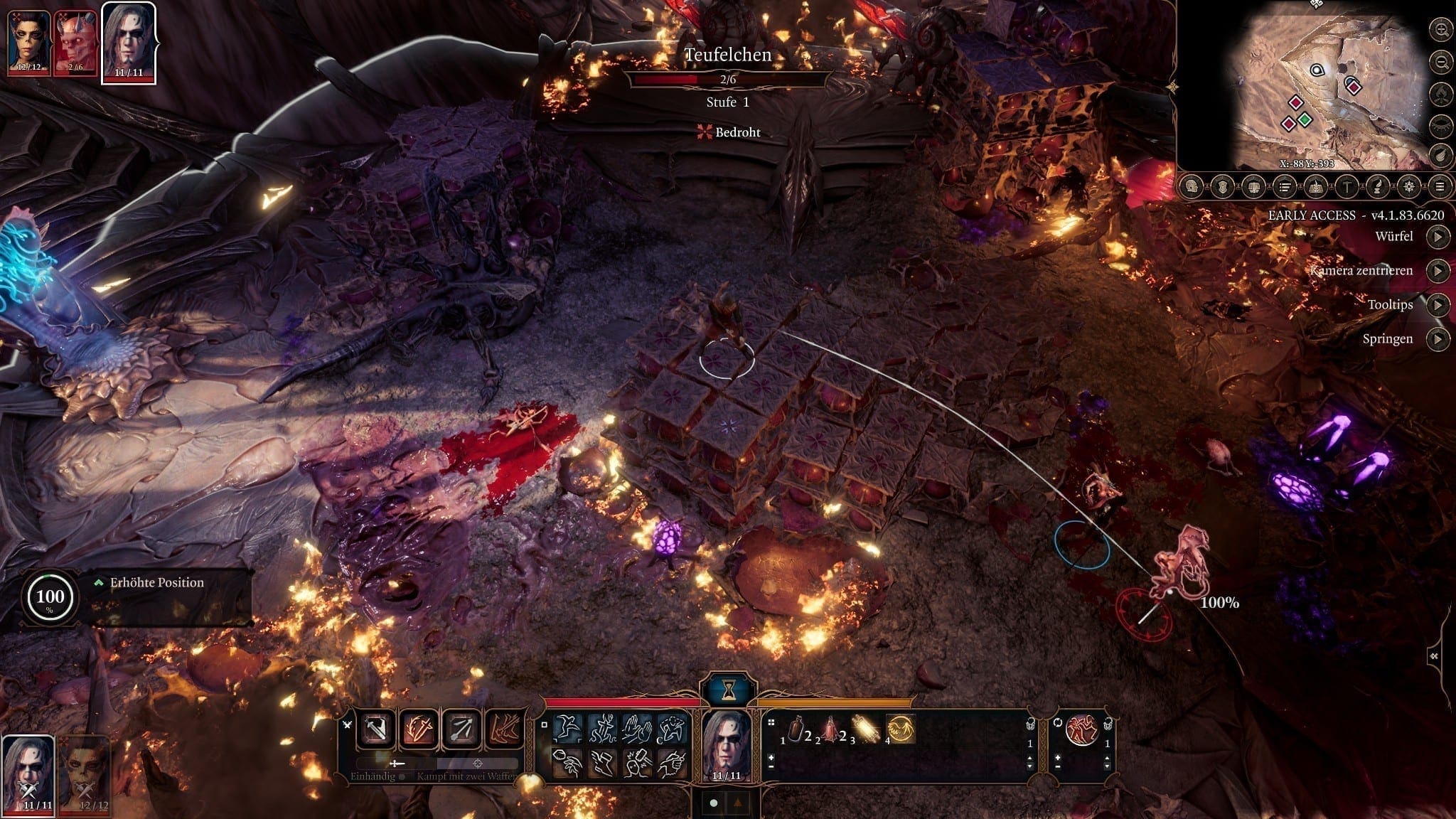Use the glowing scroll in hotbar slot 3

(866, 730)
